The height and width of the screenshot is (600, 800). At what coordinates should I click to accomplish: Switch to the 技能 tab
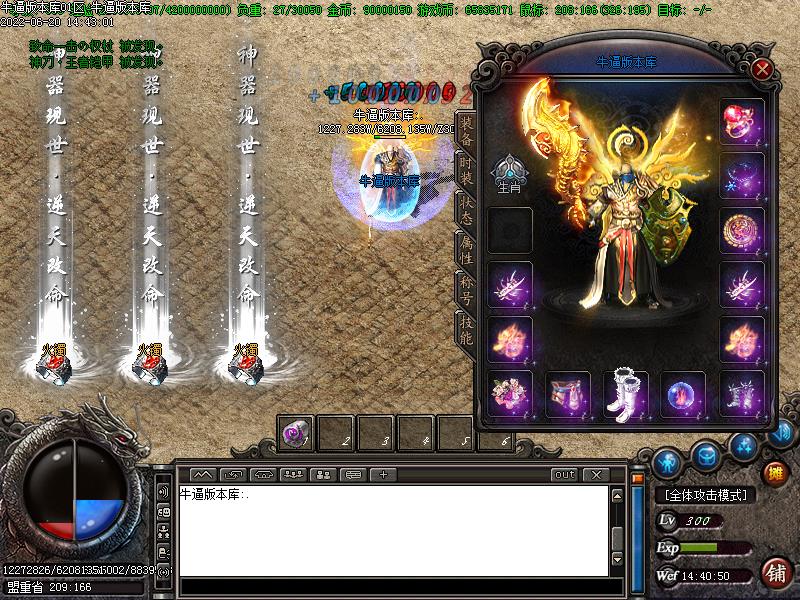coord(466,328)
